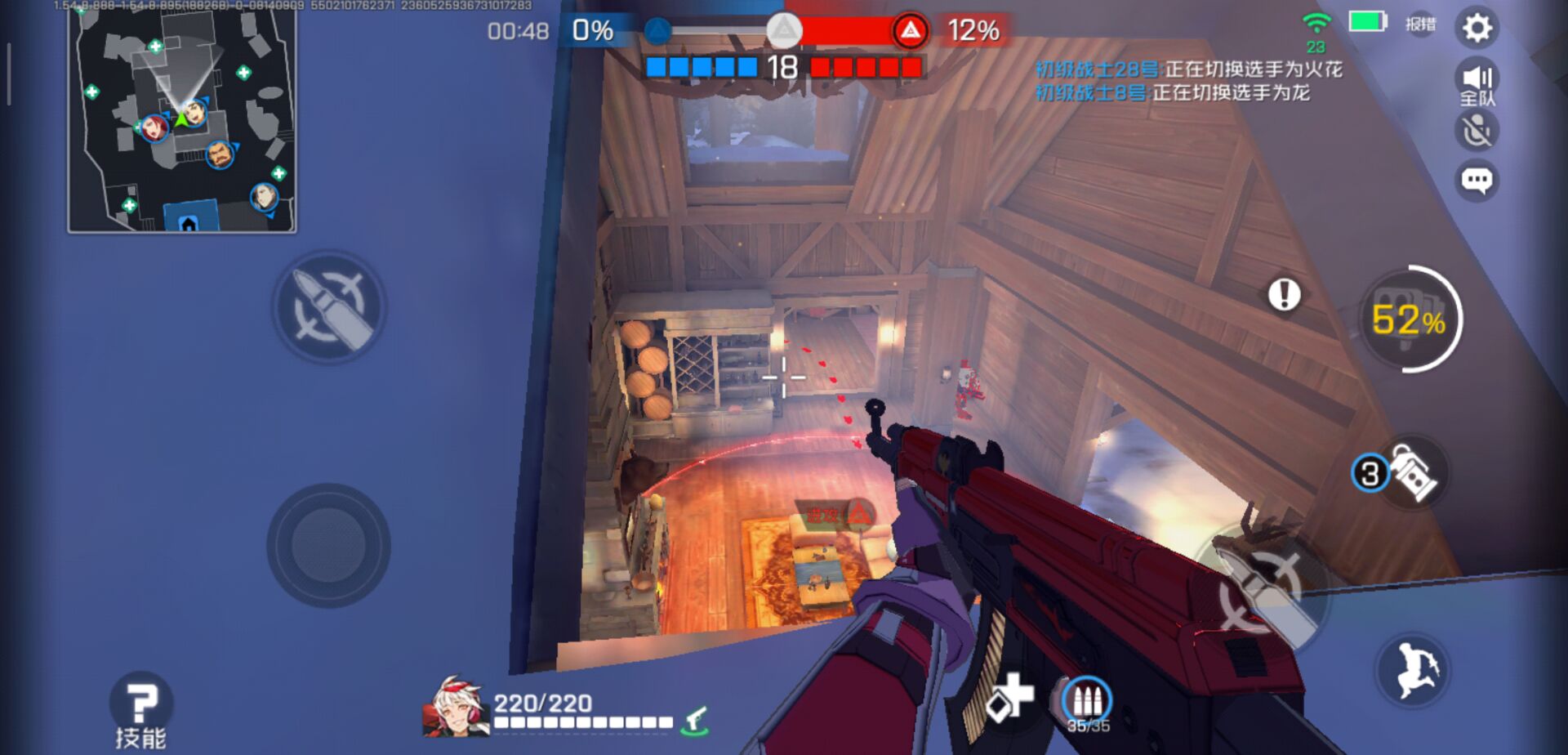Screen dimensions: 1568x755
Task: Open the settings gear menu
Action: click(x=1477, y=29)
